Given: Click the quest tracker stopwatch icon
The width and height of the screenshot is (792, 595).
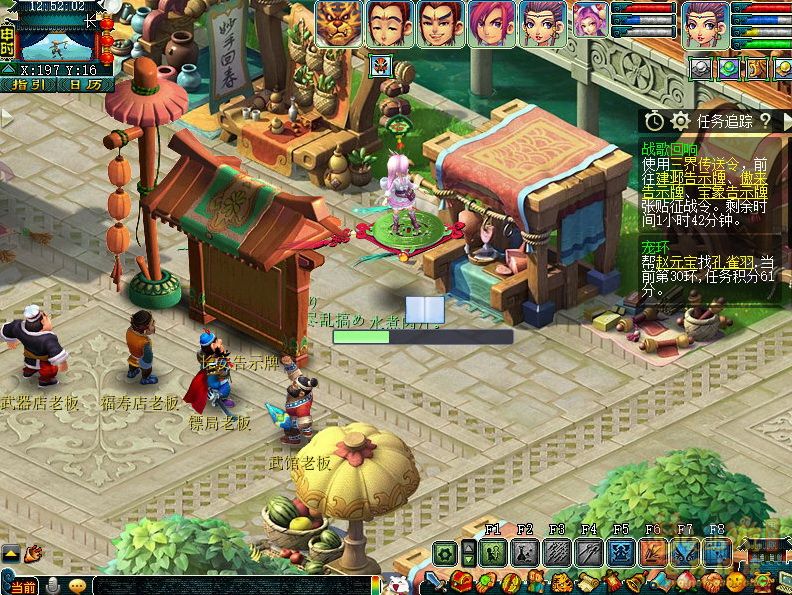Looking at the screenshot, I should [654, 121].
